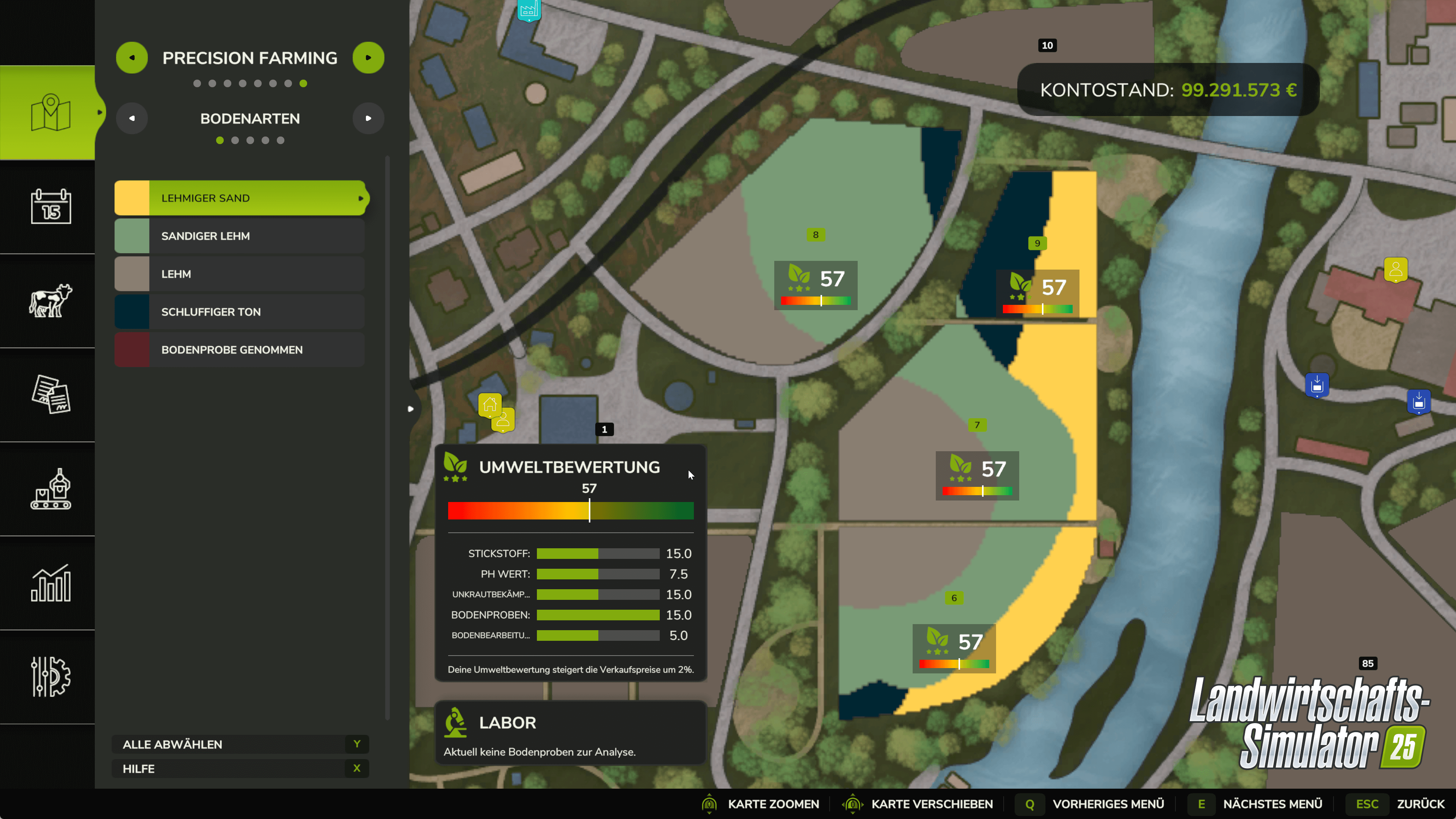The height and width of the screenshot is (819, 1456).
Task: Toggle the Schluffiger Ton soil filter
Action: point(240,312)
